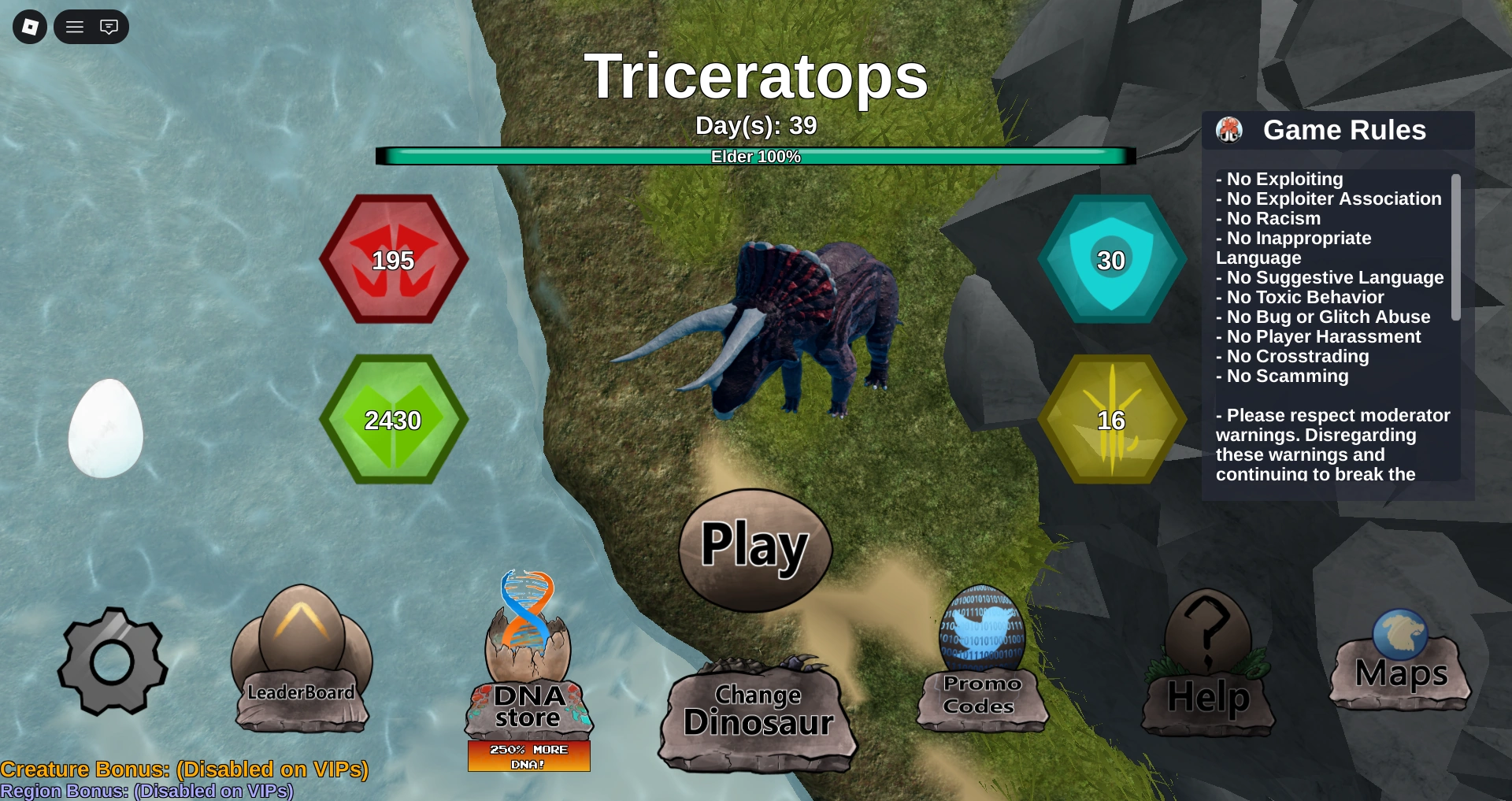Click the Game Rules header
Image resolution: width=1512 pixels, height=801 pixels.
[1345, 130]
